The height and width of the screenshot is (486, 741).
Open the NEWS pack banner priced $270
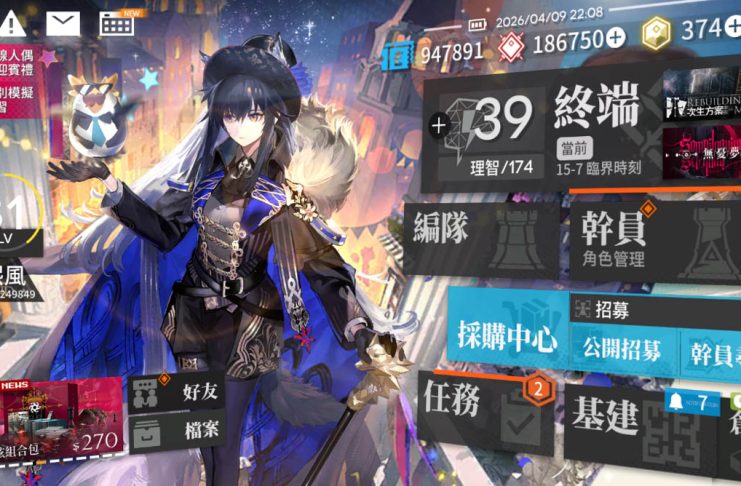(62, 417)
